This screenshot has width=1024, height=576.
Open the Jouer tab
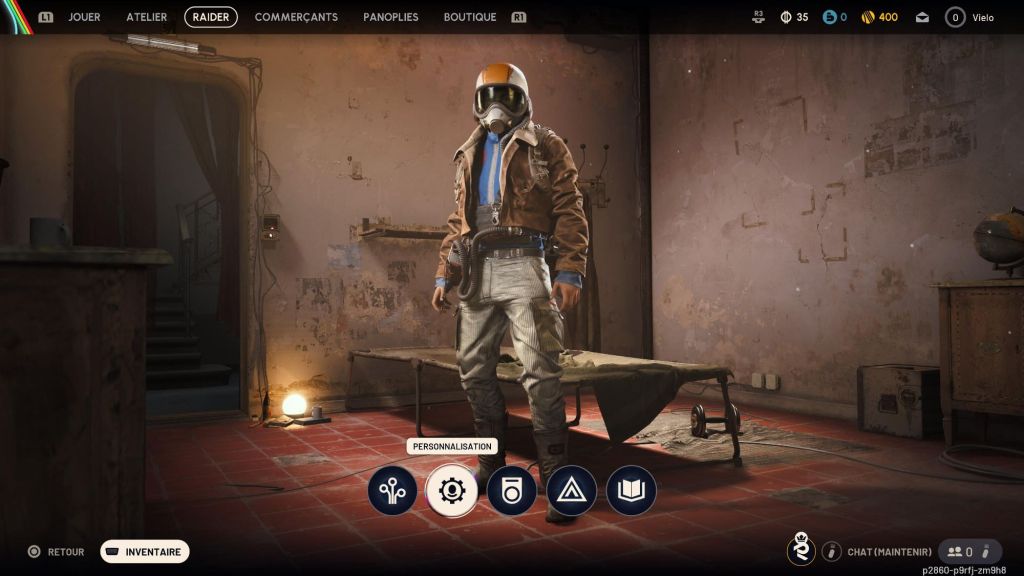click(x=84, y=17)
